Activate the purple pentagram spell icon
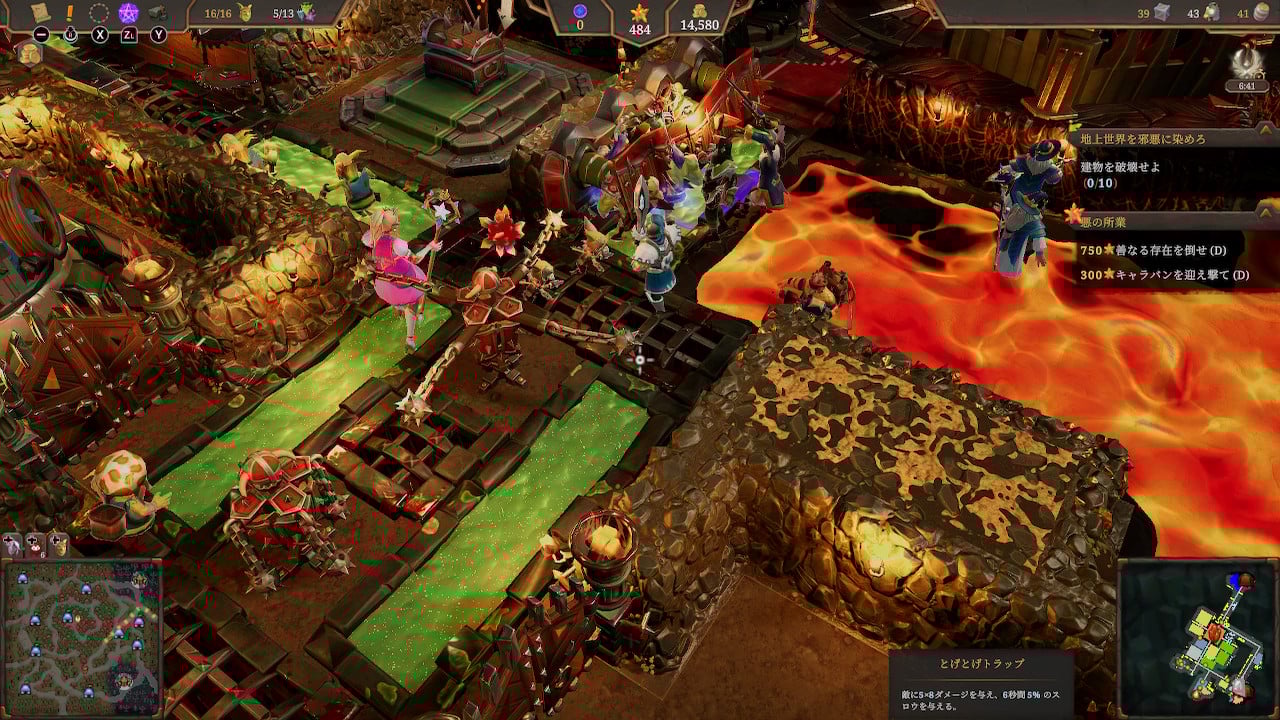The width and height of the screenshot is (1280, 720). click(x=128, y=13)
